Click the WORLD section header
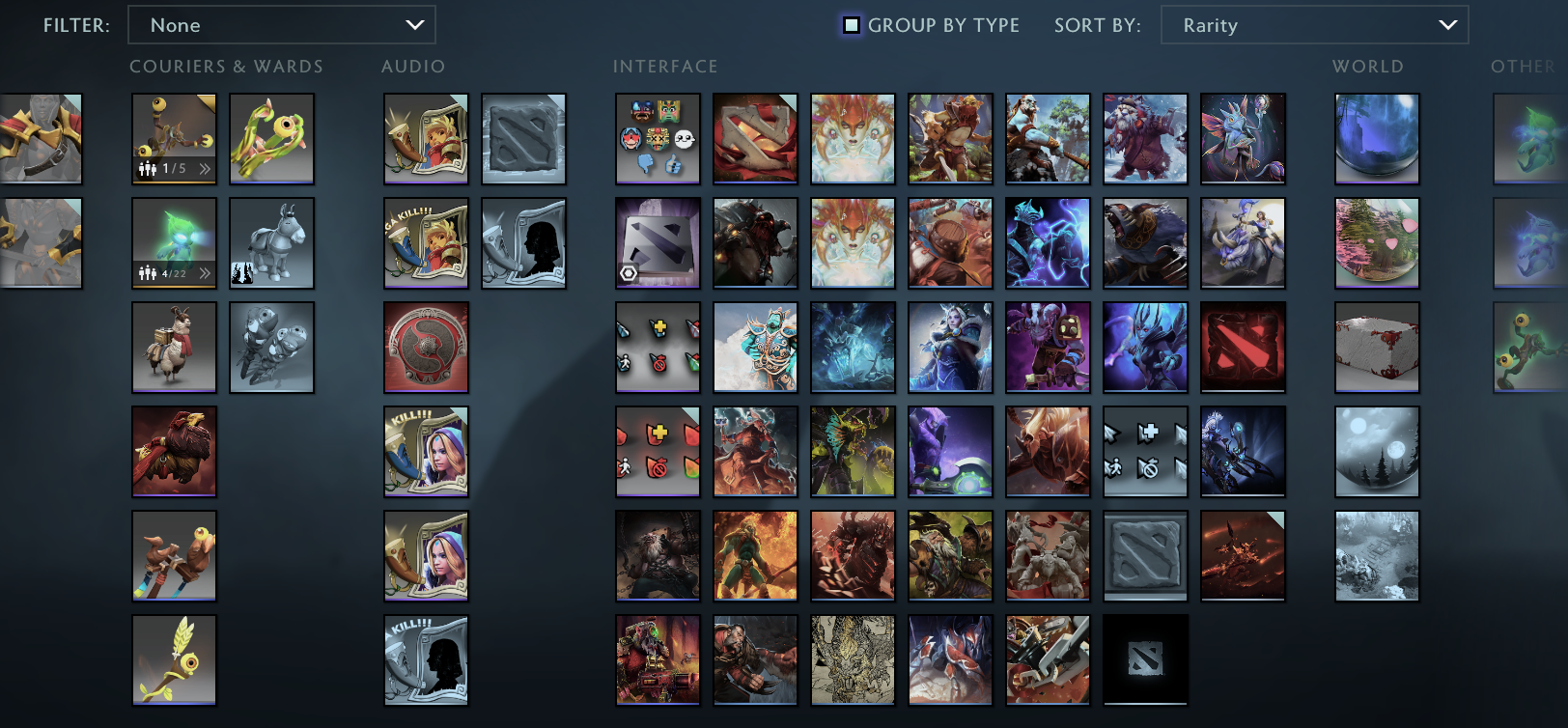1568x728 pixels. 1367,66
